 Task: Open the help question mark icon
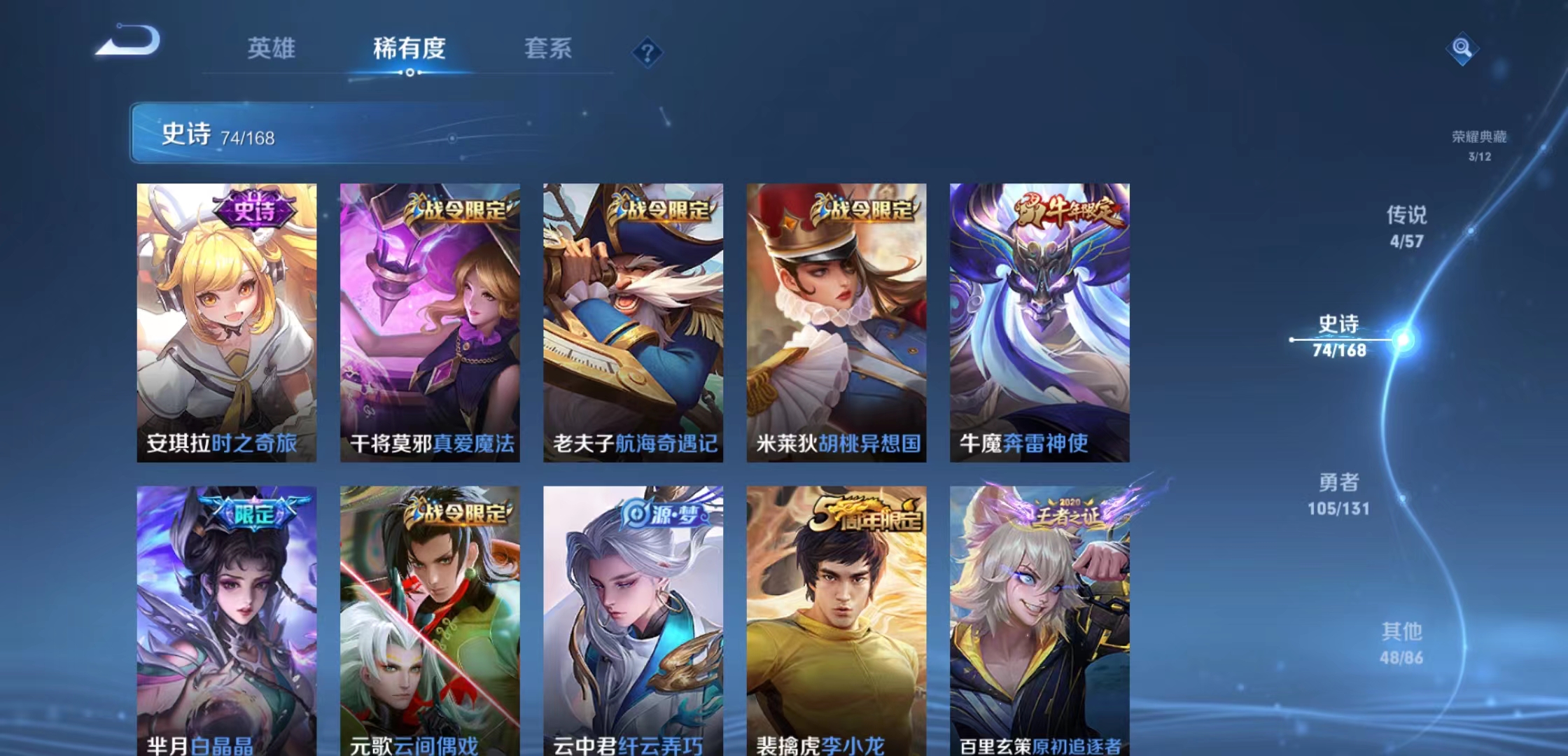coord(647,52)
